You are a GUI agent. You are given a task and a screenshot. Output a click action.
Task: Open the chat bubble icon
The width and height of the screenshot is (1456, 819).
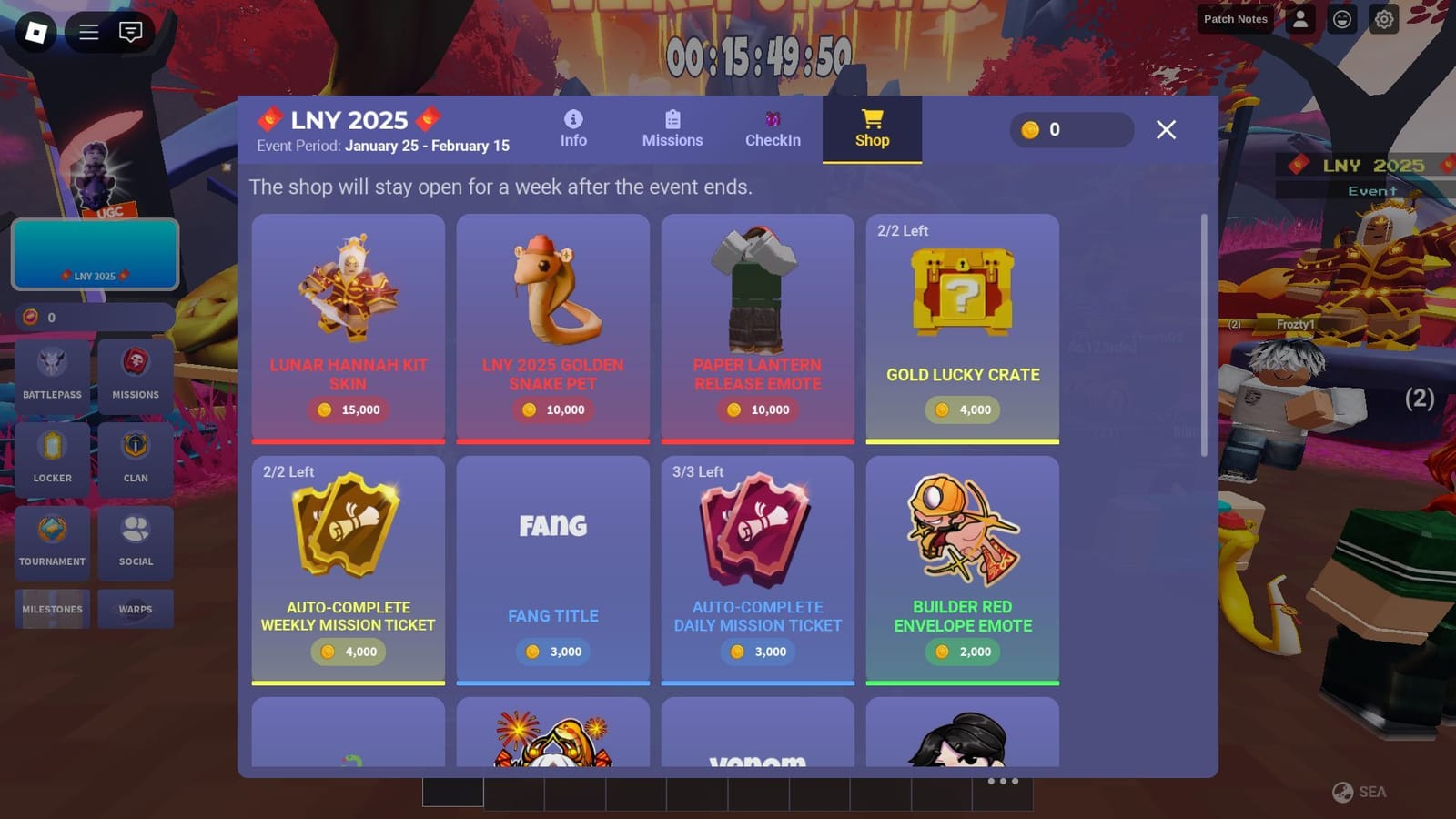pyautogui.click(x=130, y=32)
